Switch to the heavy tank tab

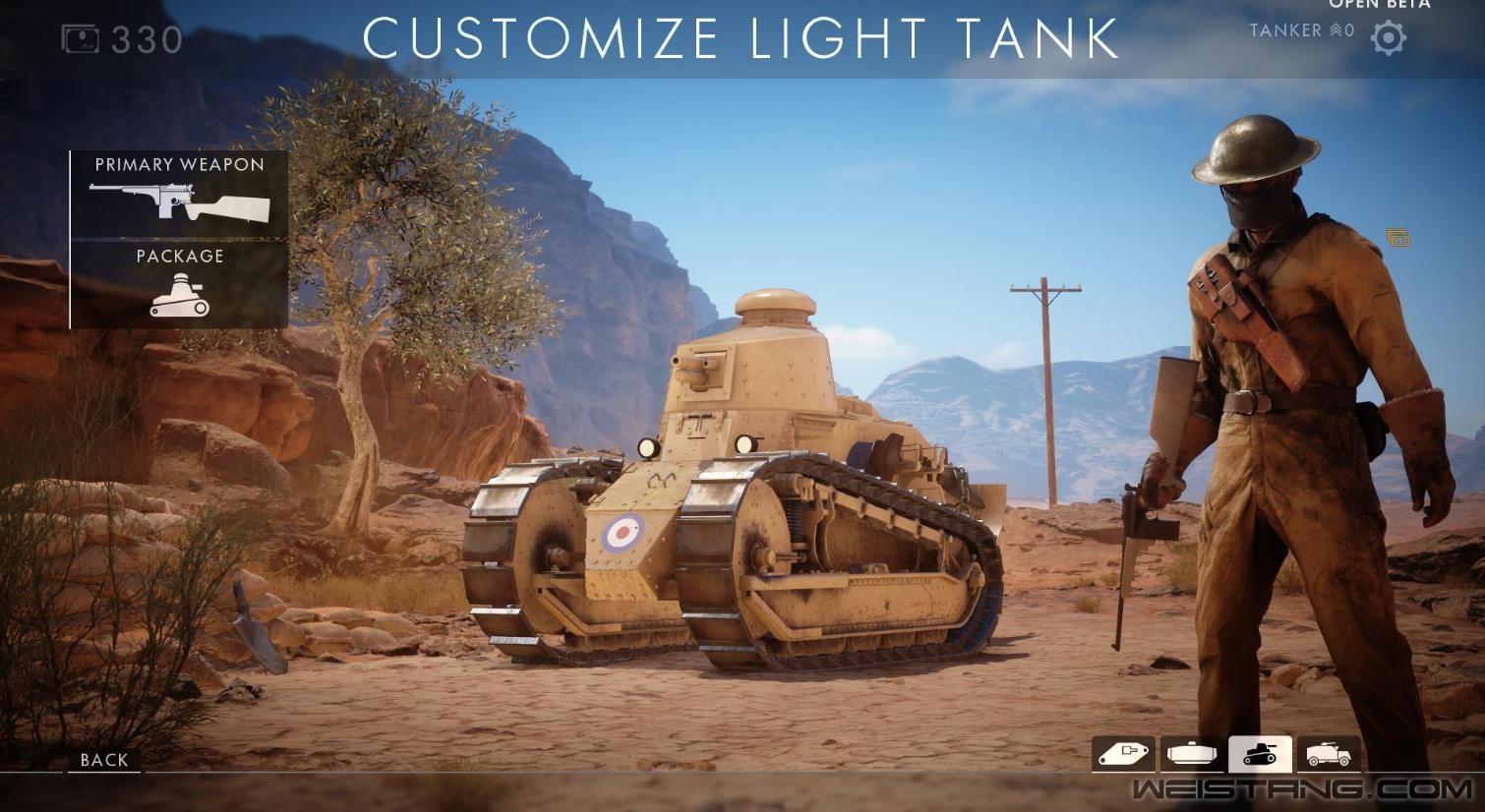pos(1192,754)
